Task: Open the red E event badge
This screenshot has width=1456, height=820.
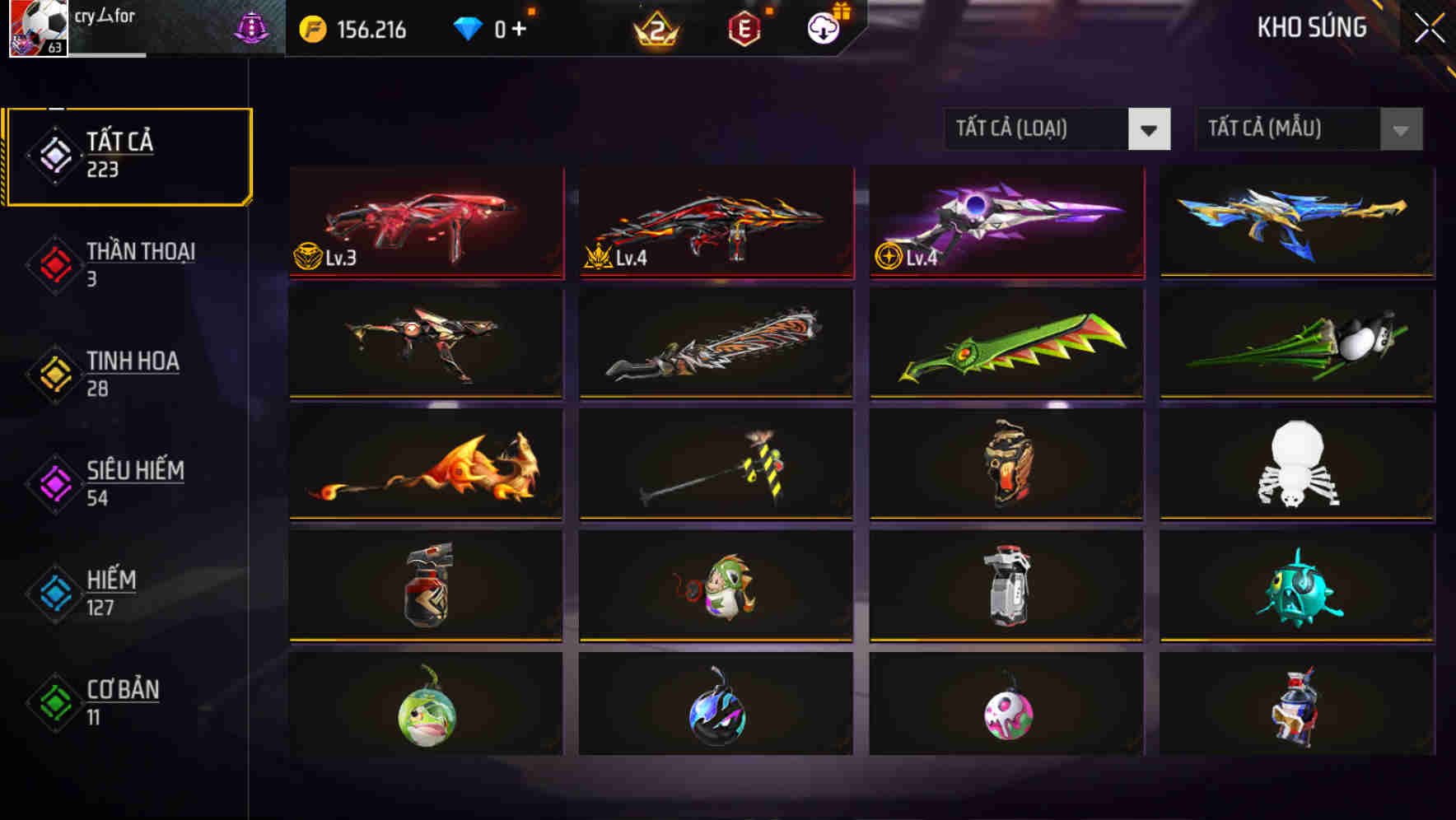Action: (x=744, y=26)
